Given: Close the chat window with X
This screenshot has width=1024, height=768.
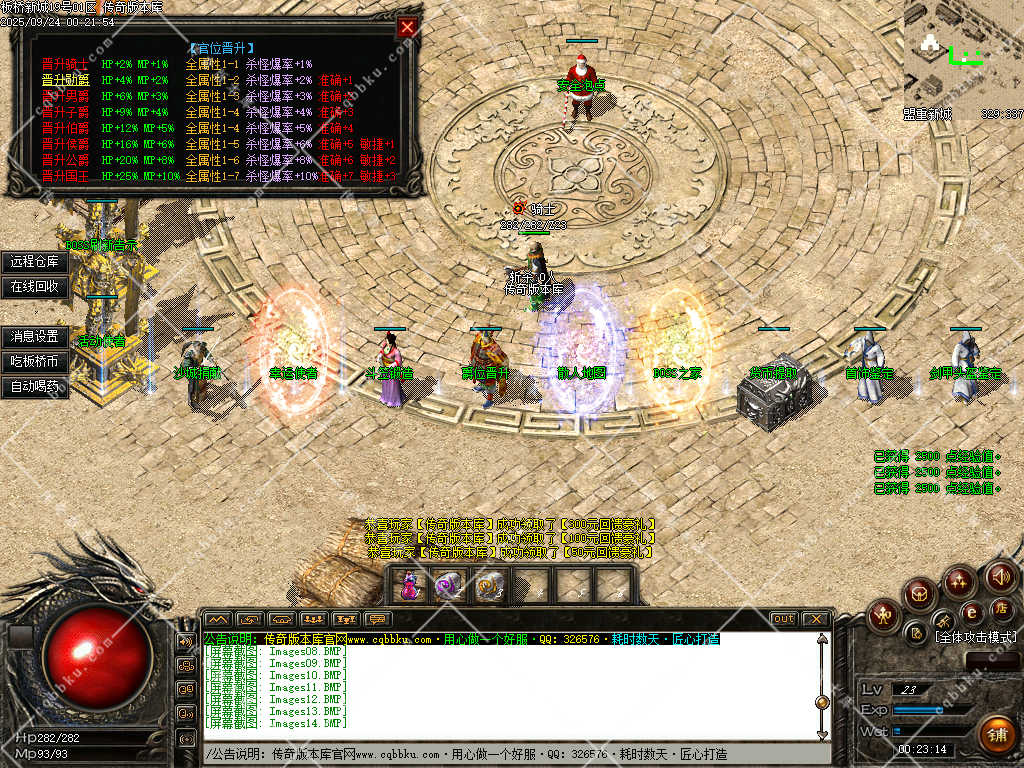Looking at the screenshot, I should click(815, 619).
